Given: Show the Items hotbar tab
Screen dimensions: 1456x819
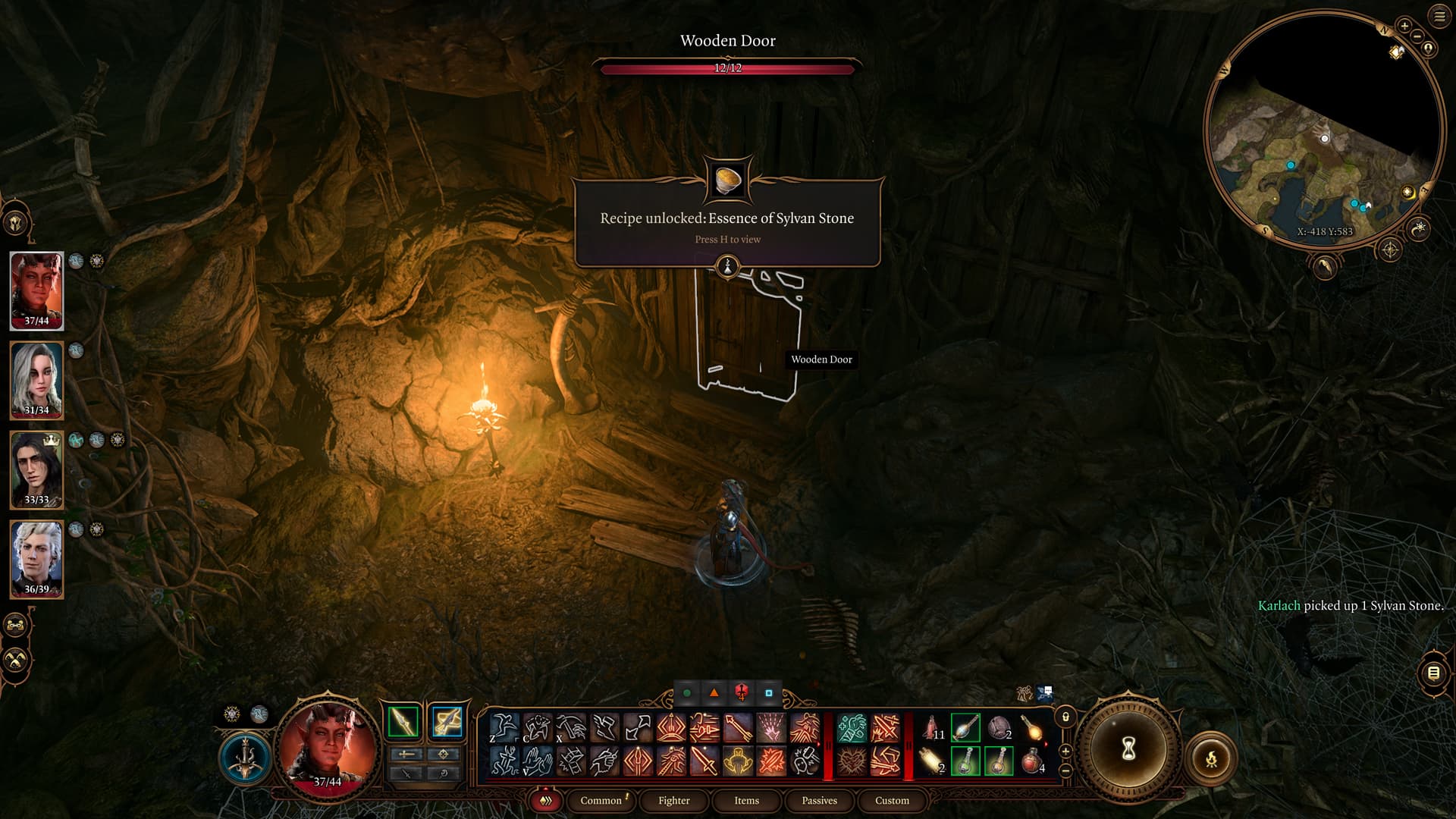Looking at the screenshot, I should point(746,801).
